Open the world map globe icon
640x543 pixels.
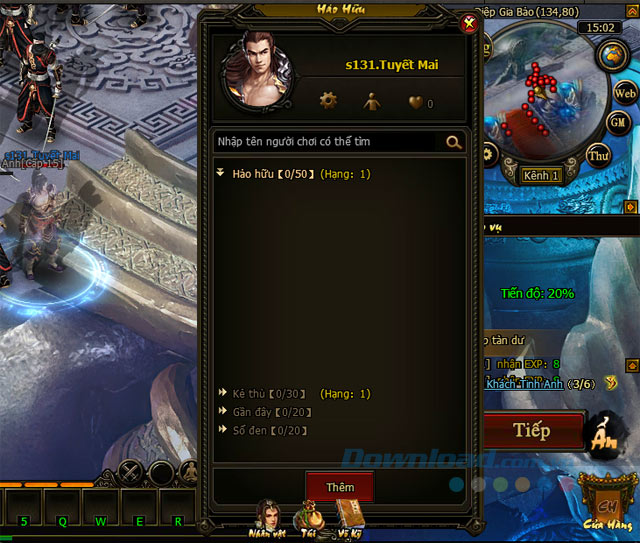click(x=611, y=53)
